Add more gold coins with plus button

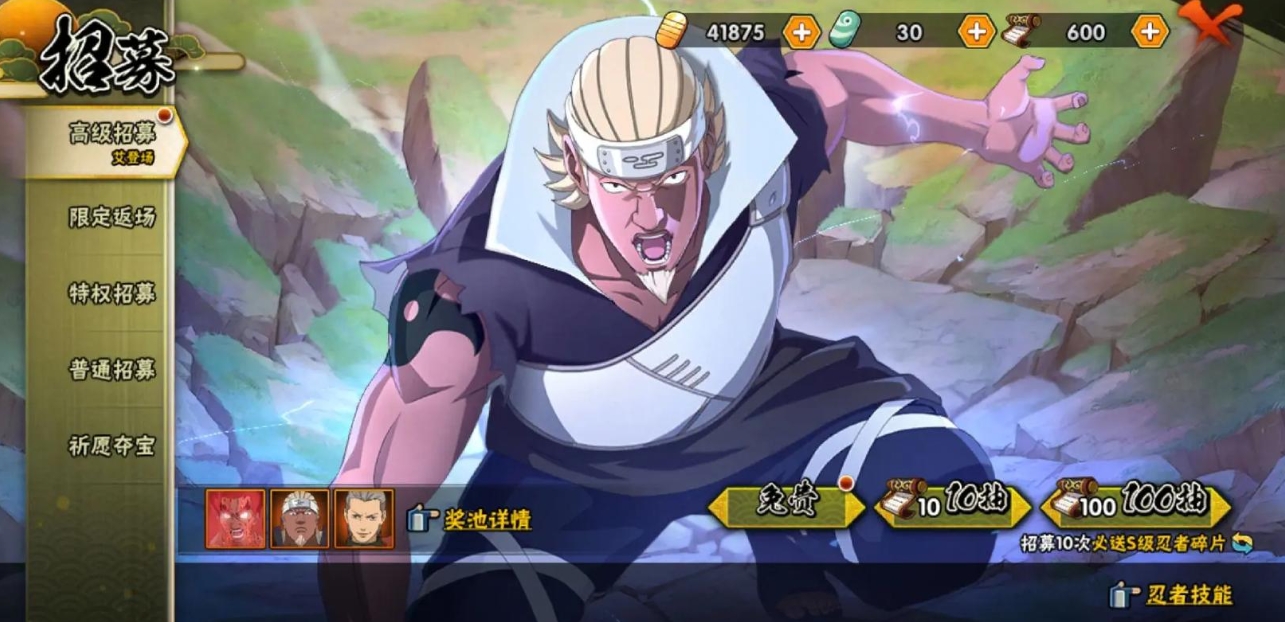click(801, 32)
